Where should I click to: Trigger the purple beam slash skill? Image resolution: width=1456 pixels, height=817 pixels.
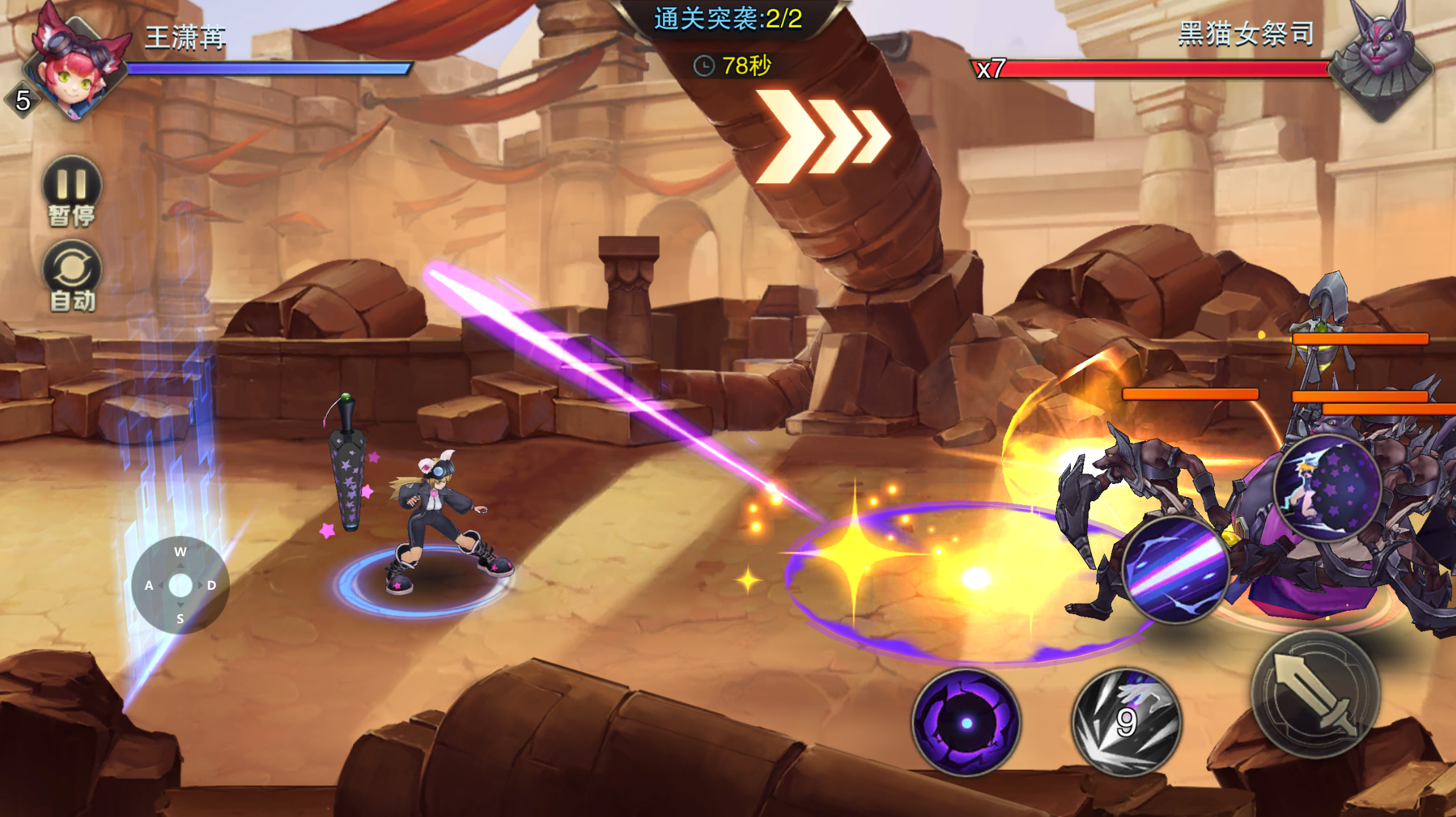coord(1176,569)
